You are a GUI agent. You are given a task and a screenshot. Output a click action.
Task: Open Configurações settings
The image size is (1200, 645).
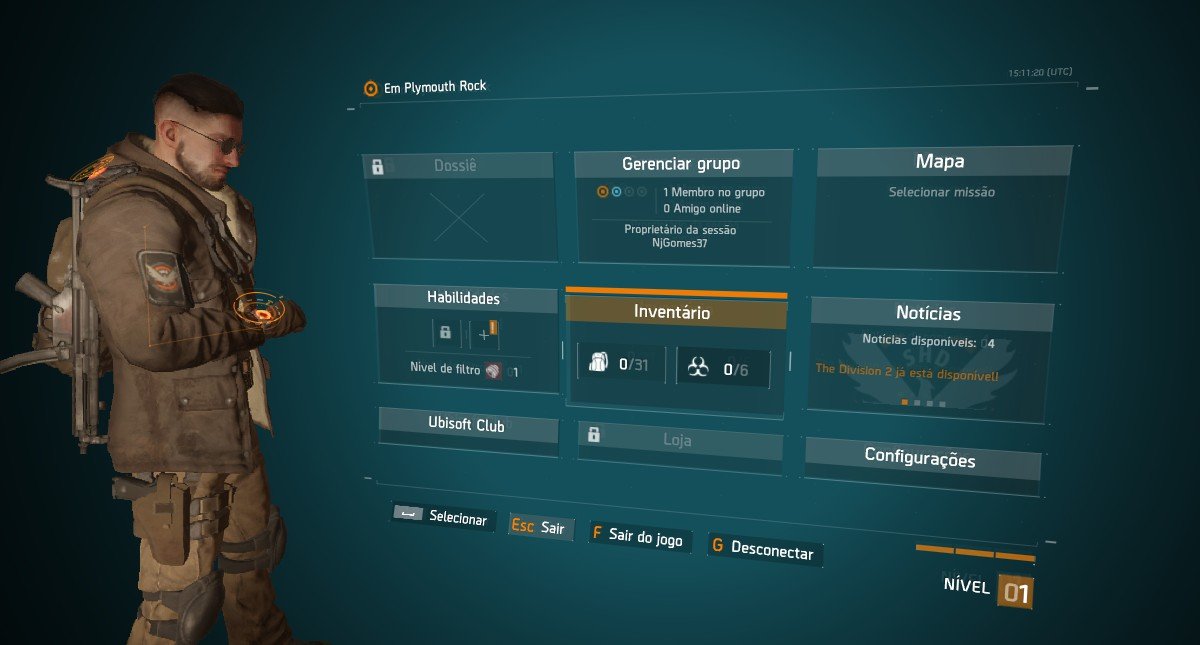pyautogui.click(x=920, y=459)
